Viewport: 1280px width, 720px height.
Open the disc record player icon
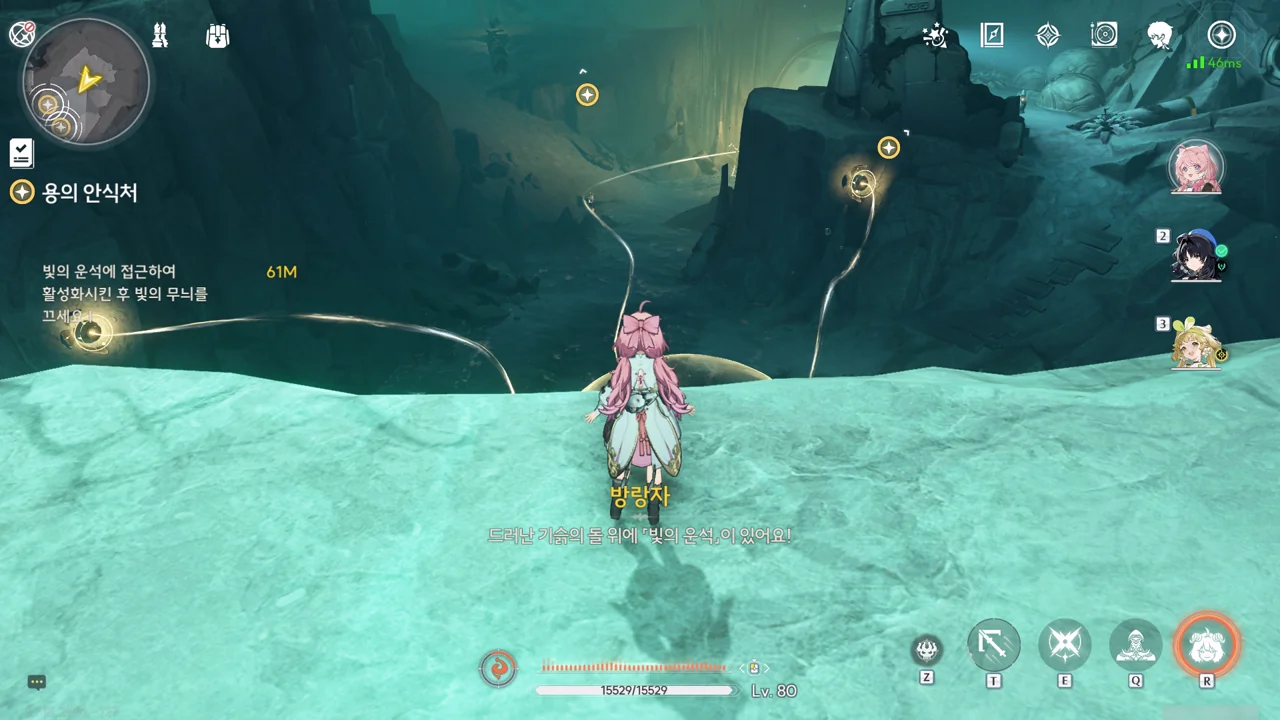click(x=1104, y=36)
